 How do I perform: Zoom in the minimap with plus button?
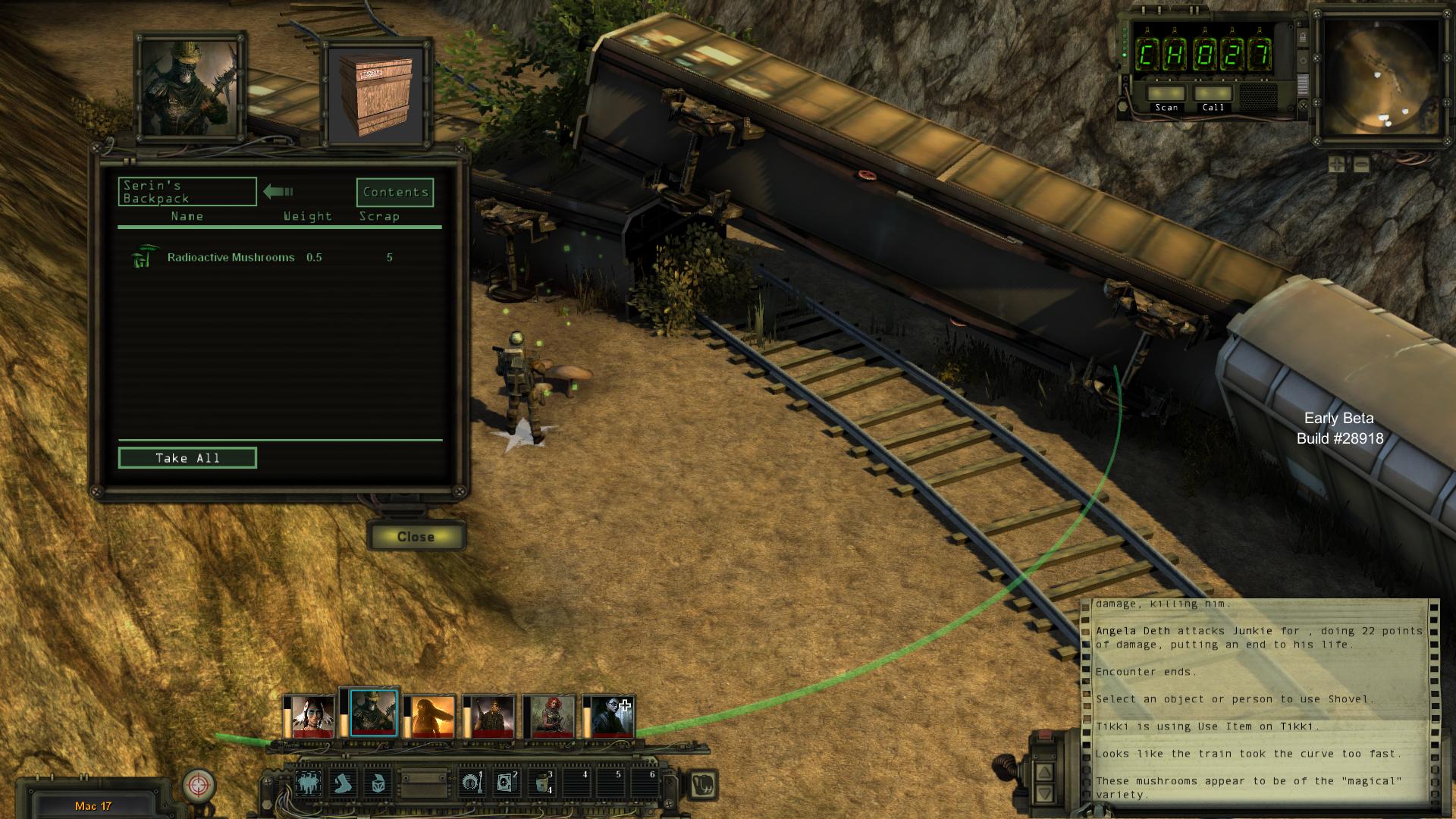(1337, 164)
